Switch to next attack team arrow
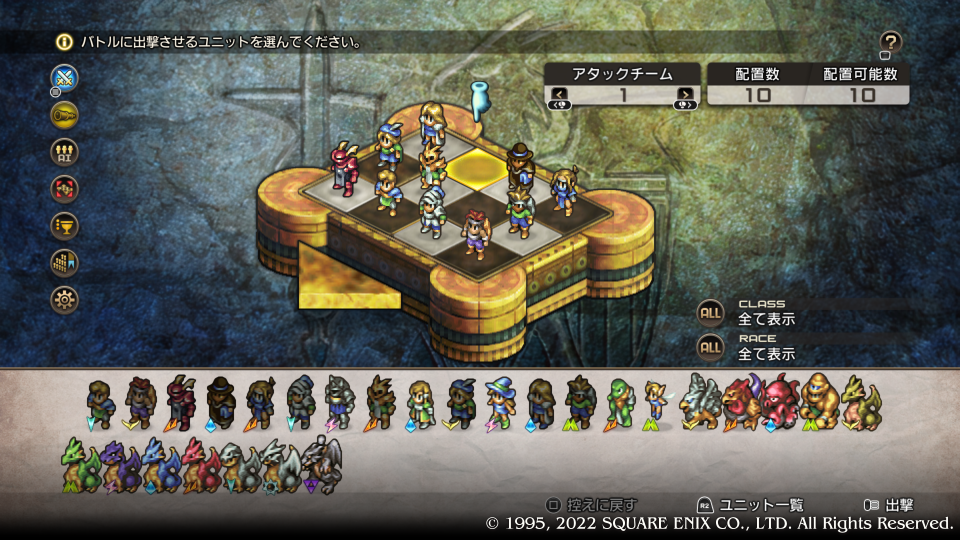Image resolution: width=960 pixels, height=540 pixels. point(685,95)
